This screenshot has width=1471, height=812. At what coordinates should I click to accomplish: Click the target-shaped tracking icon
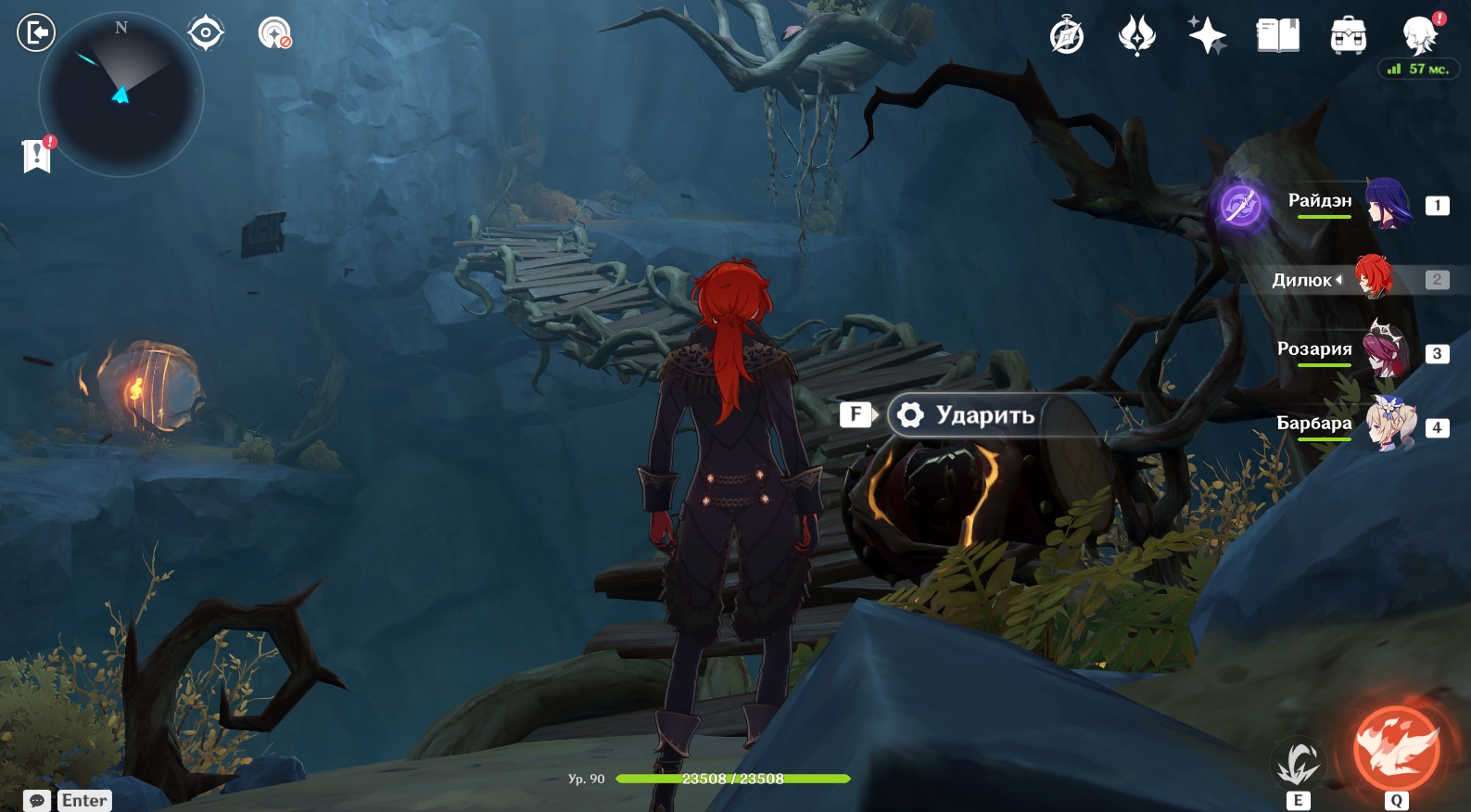[x=205, y=33]
